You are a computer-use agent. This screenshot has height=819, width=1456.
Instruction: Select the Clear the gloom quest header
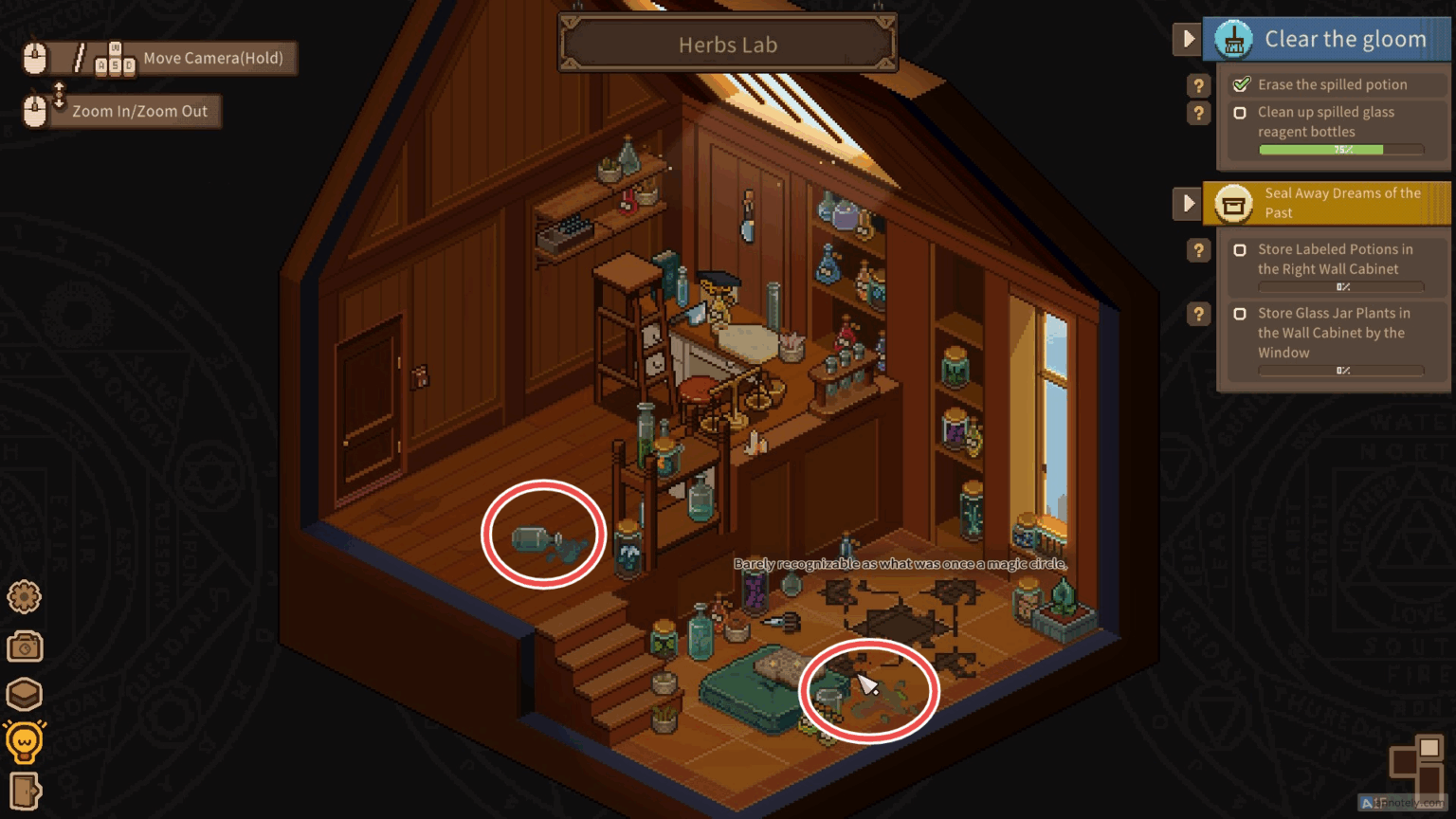1346,39
